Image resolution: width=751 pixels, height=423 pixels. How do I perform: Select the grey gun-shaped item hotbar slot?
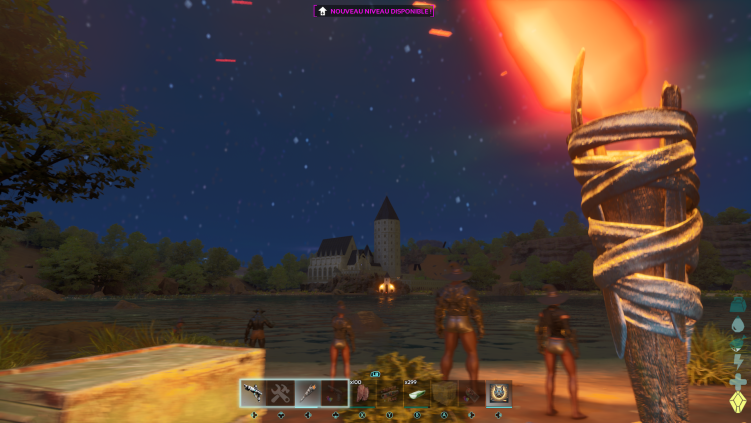[254, 393]
